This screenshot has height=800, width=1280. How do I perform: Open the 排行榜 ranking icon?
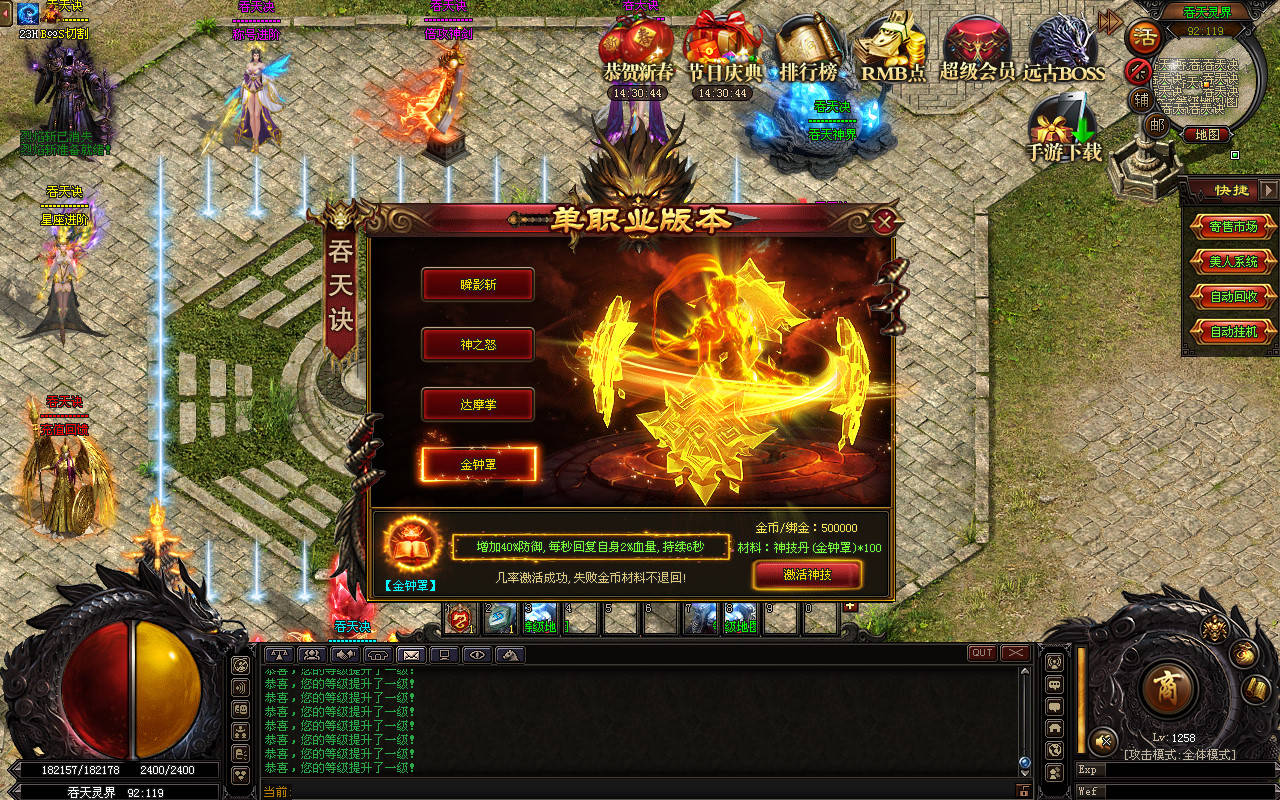[808, 50]
